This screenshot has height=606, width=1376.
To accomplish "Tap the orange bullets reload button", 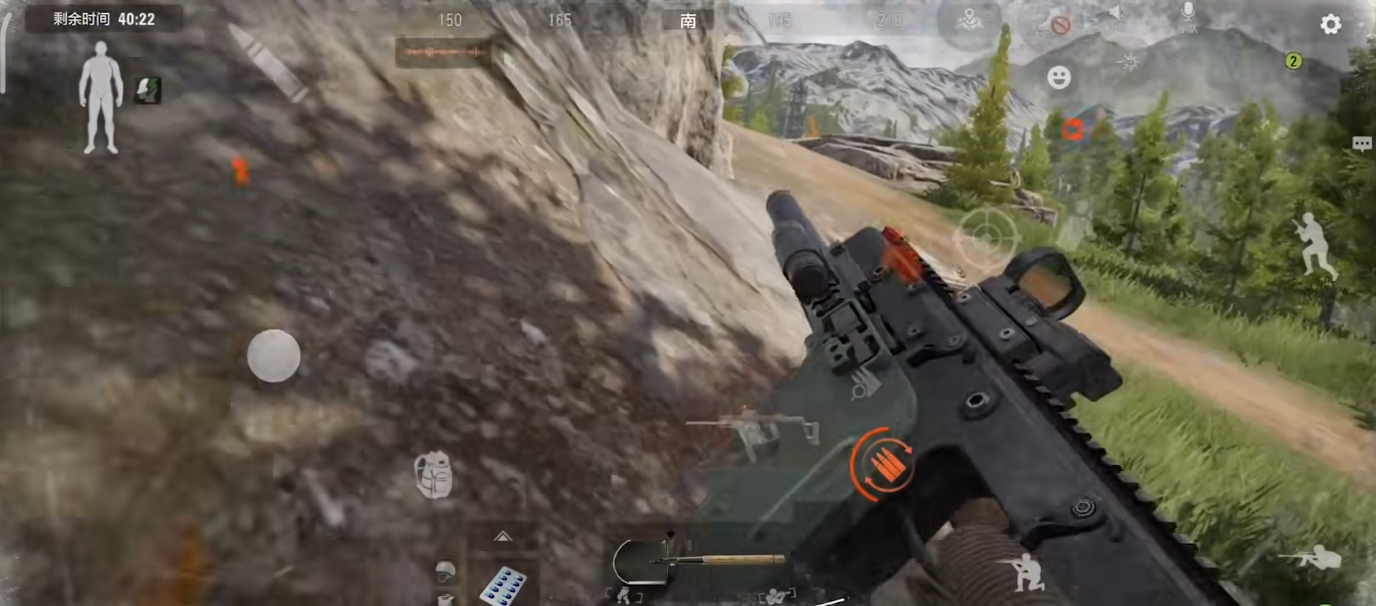I will pos(882,464).
